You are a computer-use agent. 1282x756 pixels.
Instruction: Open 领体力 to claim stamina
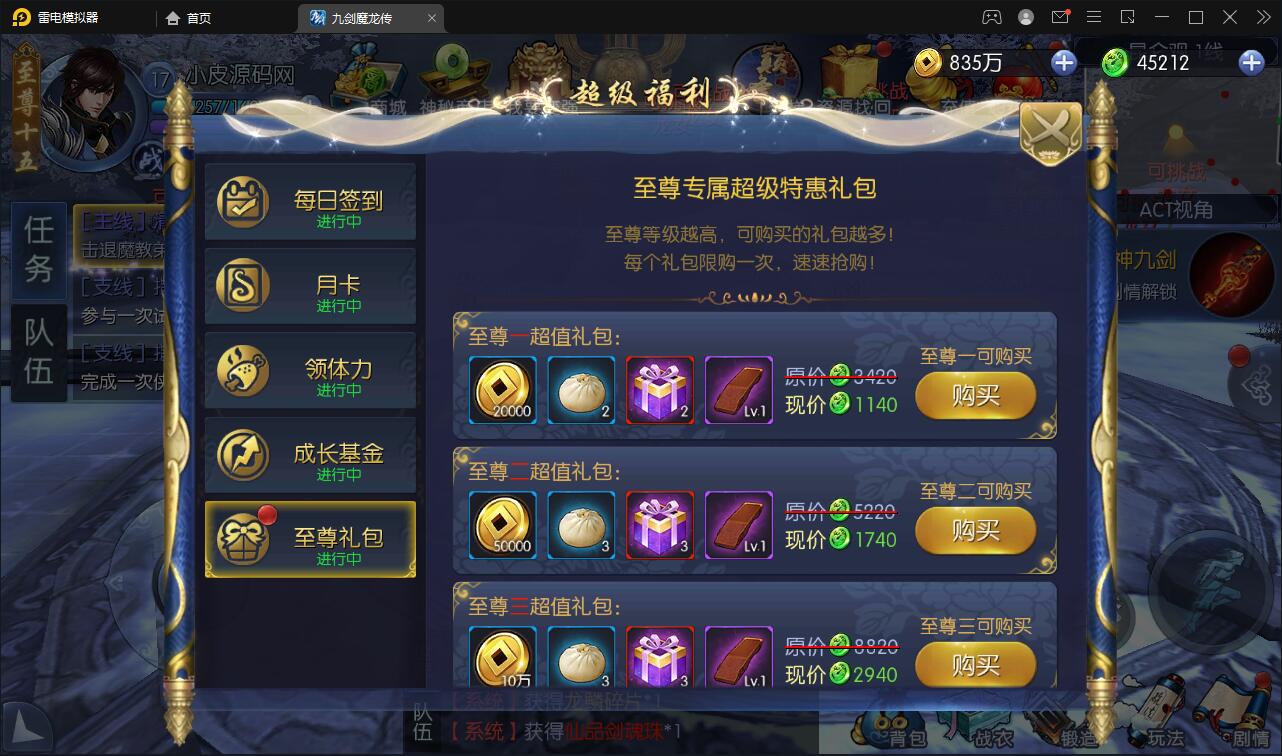(x=310, y=371)
